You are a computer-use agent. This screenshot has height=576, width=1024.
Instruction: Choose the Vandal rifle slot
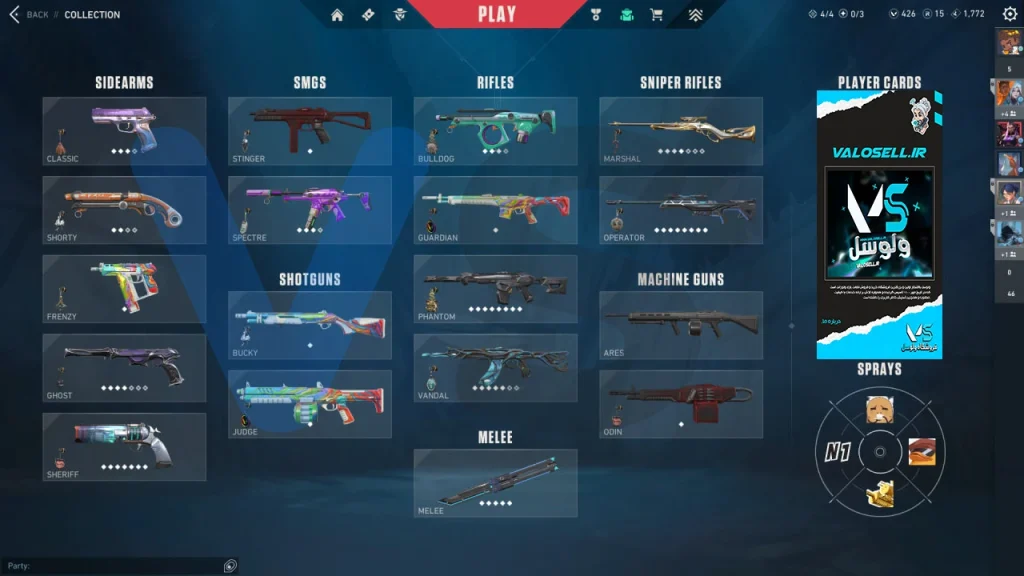pos(495,368)
